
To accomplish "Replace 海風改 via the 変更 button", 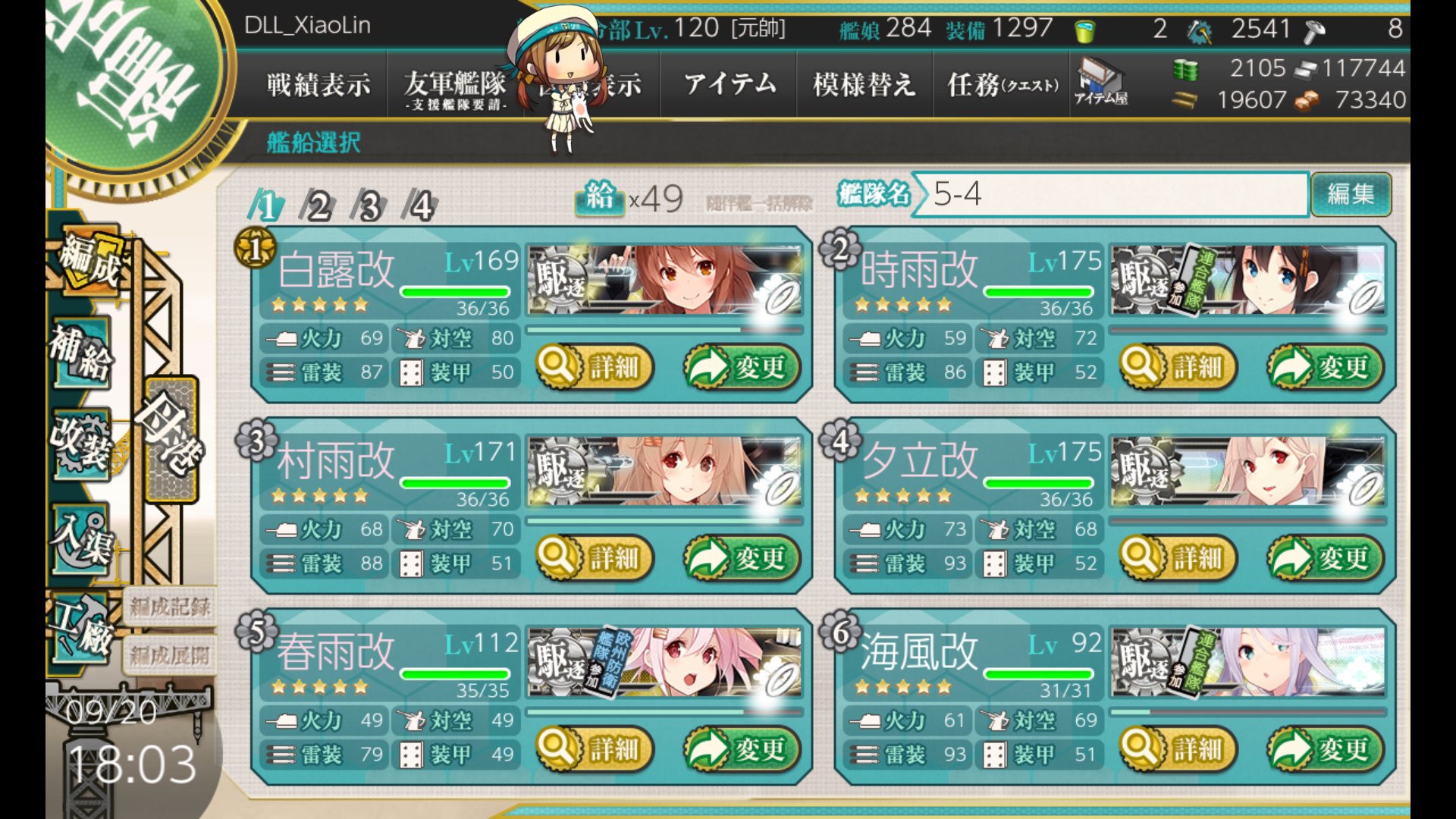I will [x=1326, y=750].
